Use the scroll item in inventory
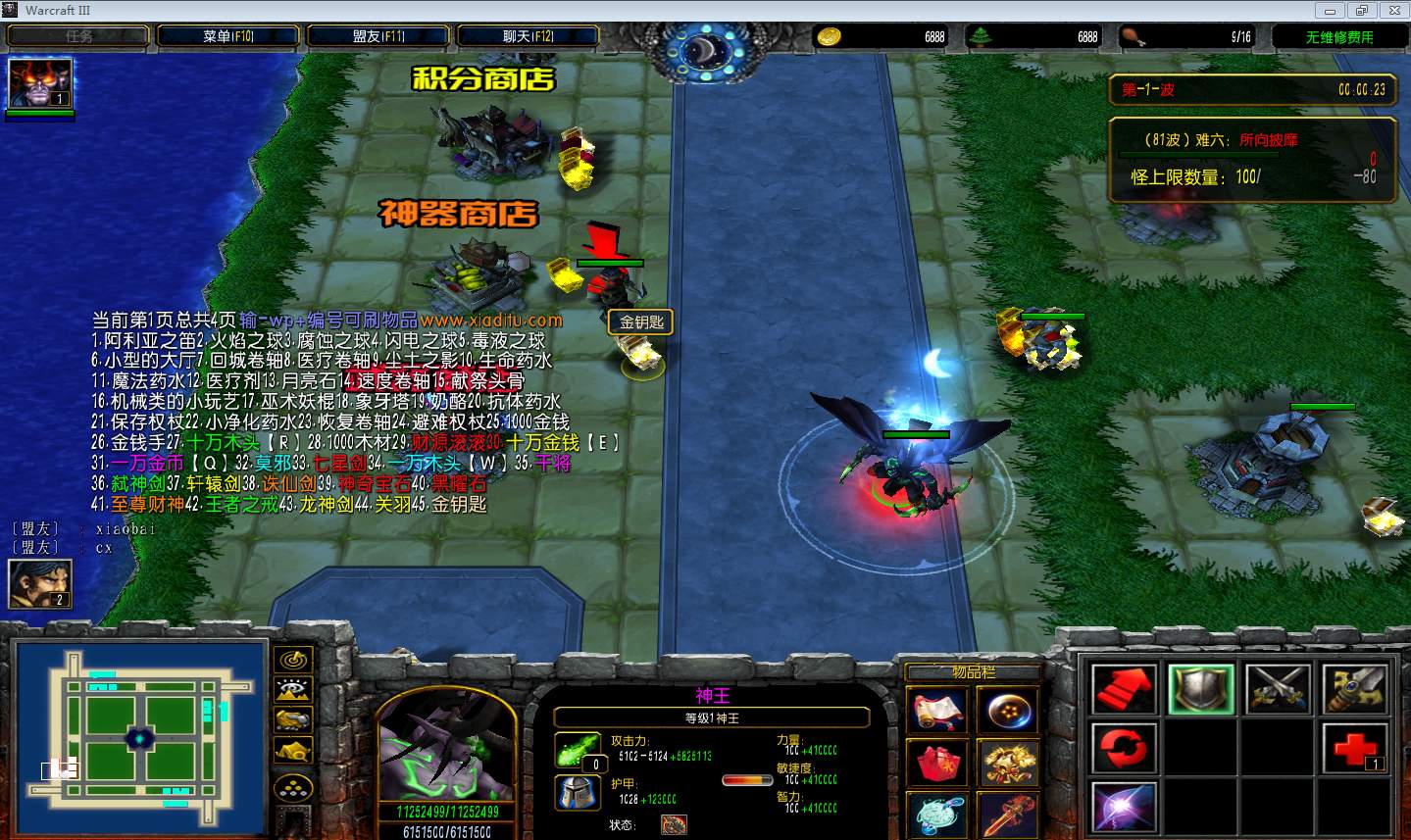The width and height of the screenshot is (1411, 840). tap(938, 711)
